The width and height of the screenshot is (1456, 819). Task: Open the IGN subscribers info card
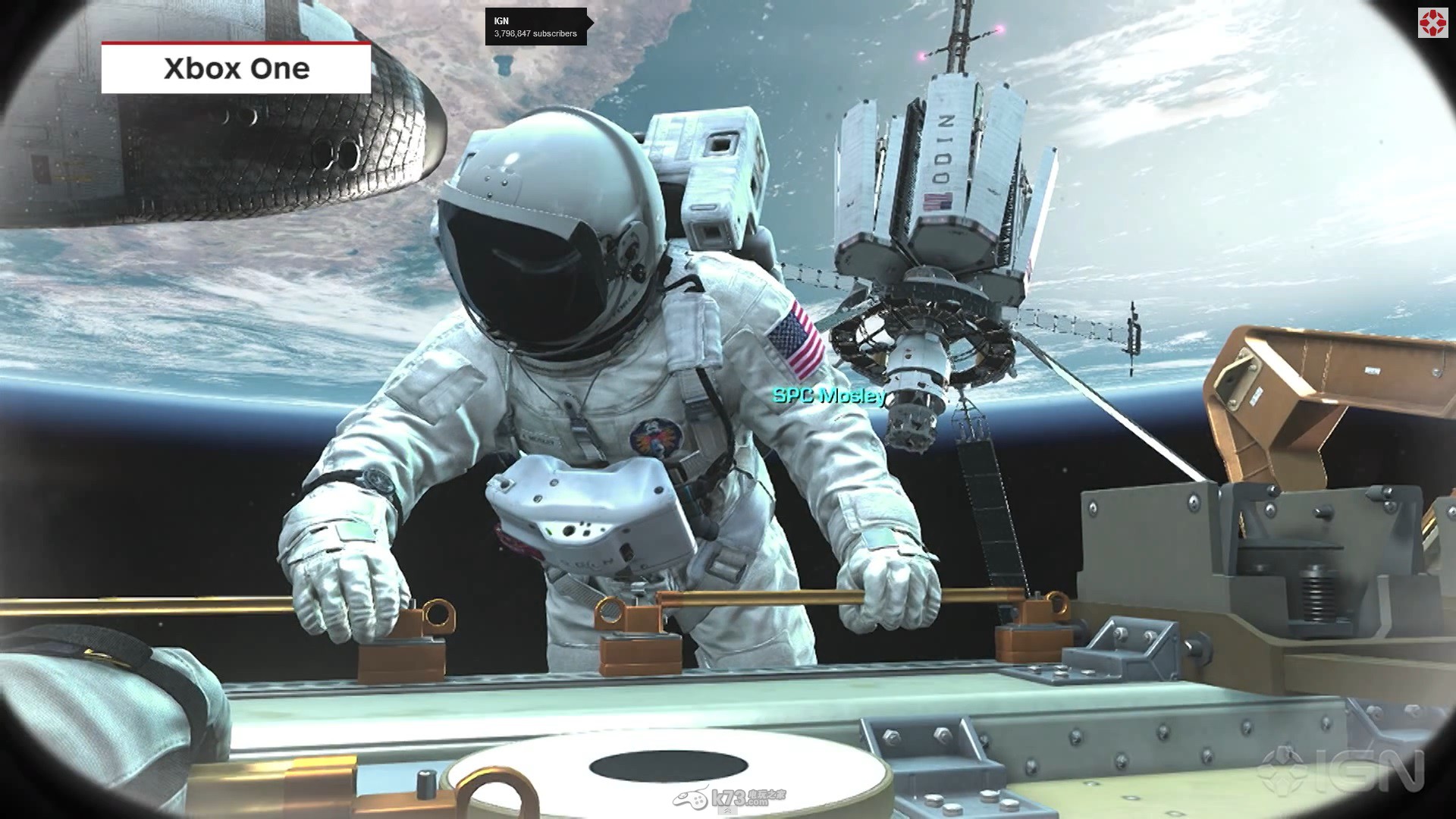coord(535,27)
